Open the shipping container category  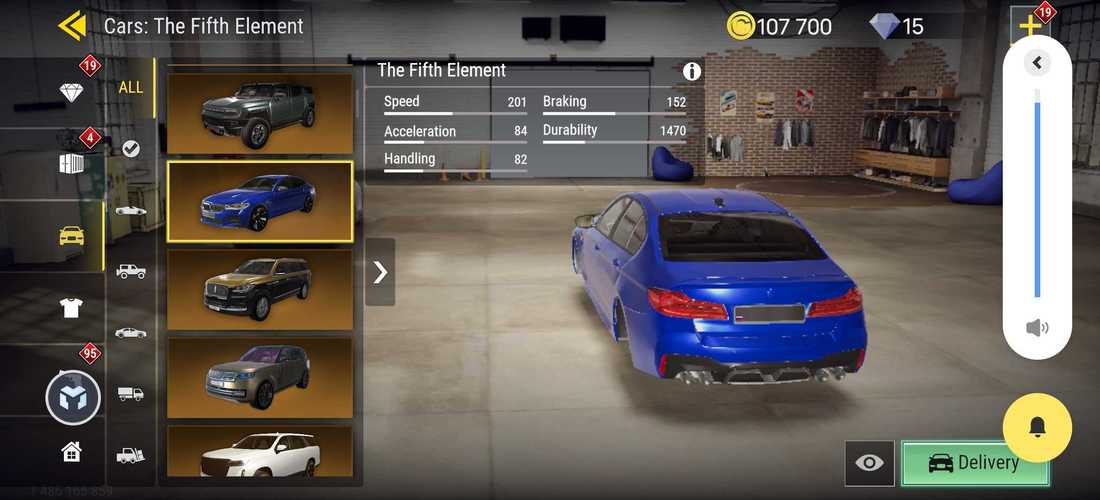[71, 164]
